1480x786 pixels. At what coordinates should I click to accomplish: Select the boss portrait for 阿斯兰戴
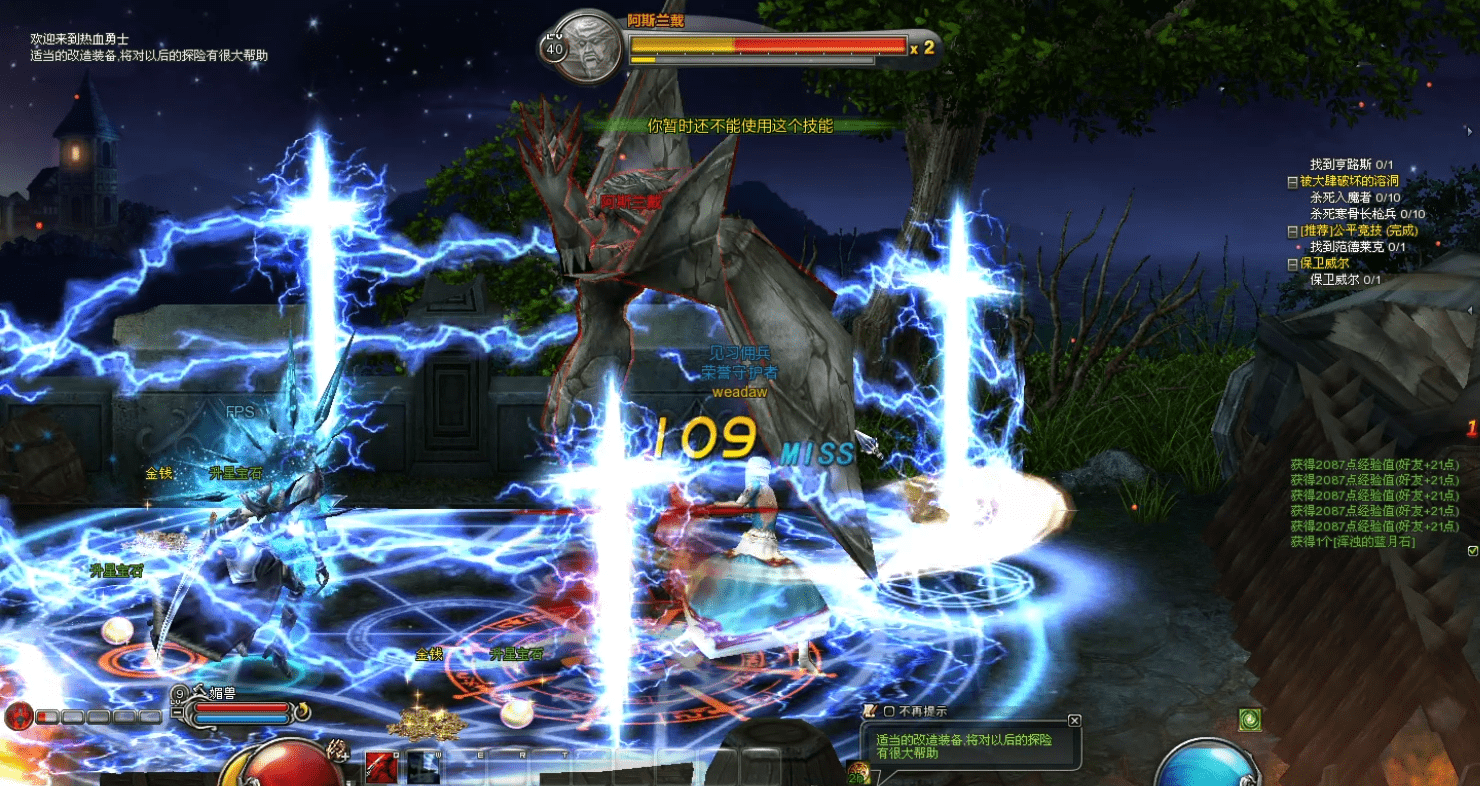coord(584,47)
